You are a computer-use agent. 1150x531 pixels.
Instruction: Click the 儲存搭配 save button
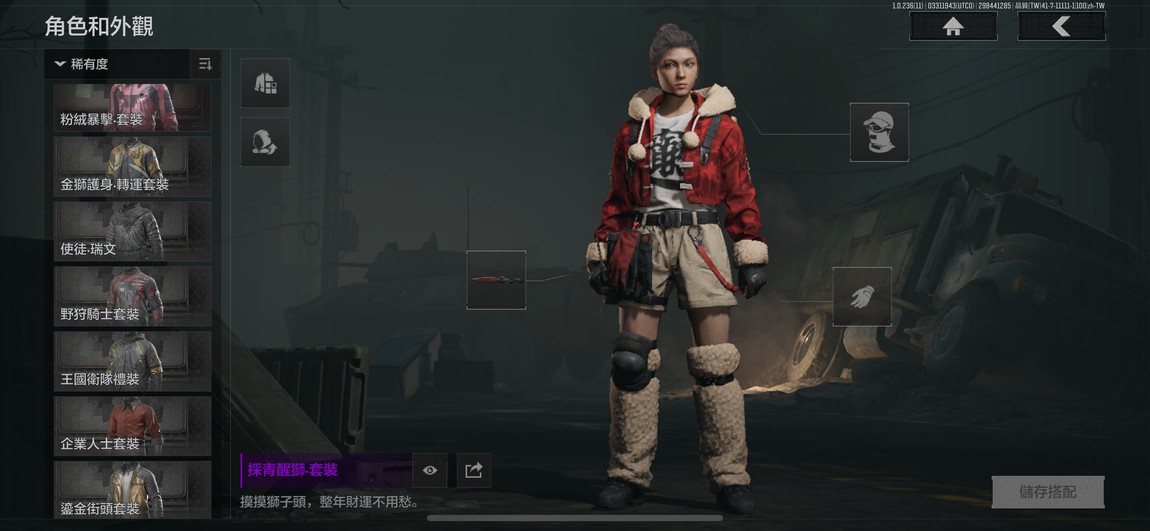1047,492
